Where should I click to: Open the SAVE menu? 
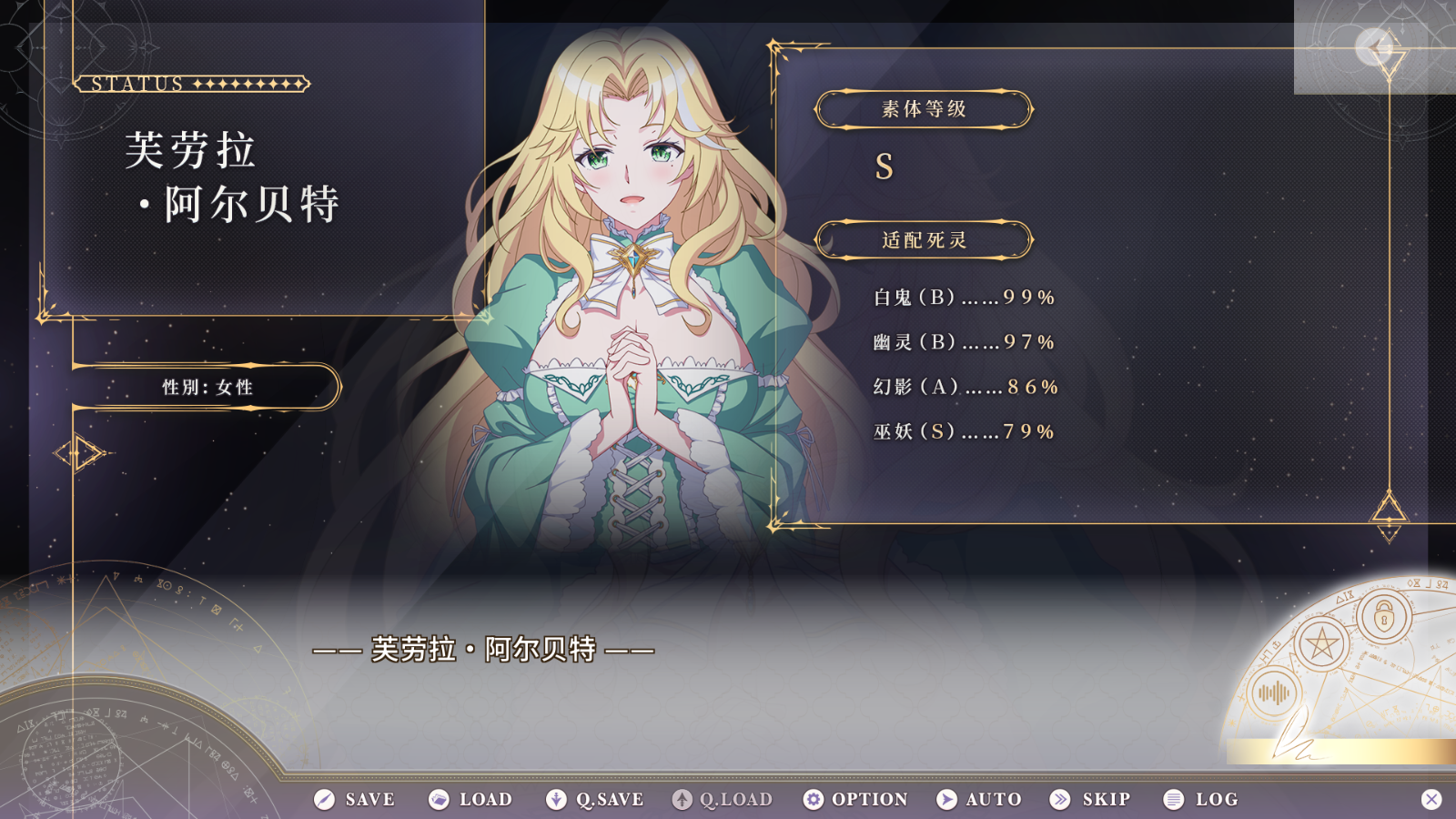[355, 799]
